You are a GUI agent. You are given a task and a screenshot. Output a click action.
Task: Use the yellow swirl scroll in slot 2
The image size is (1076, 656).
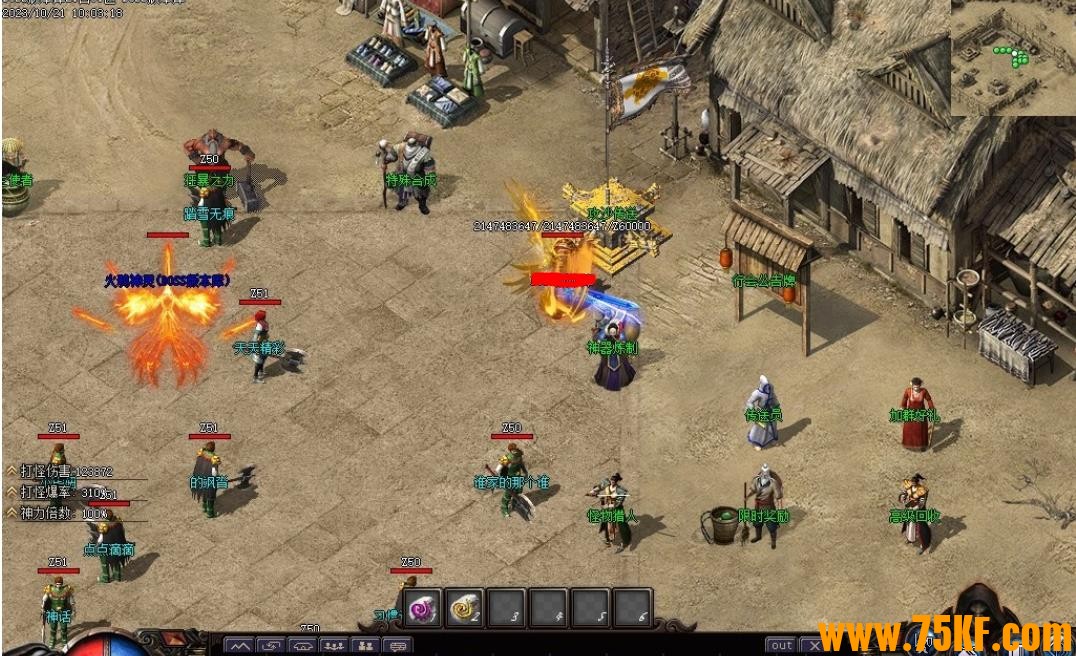click(x=465, y=607)
